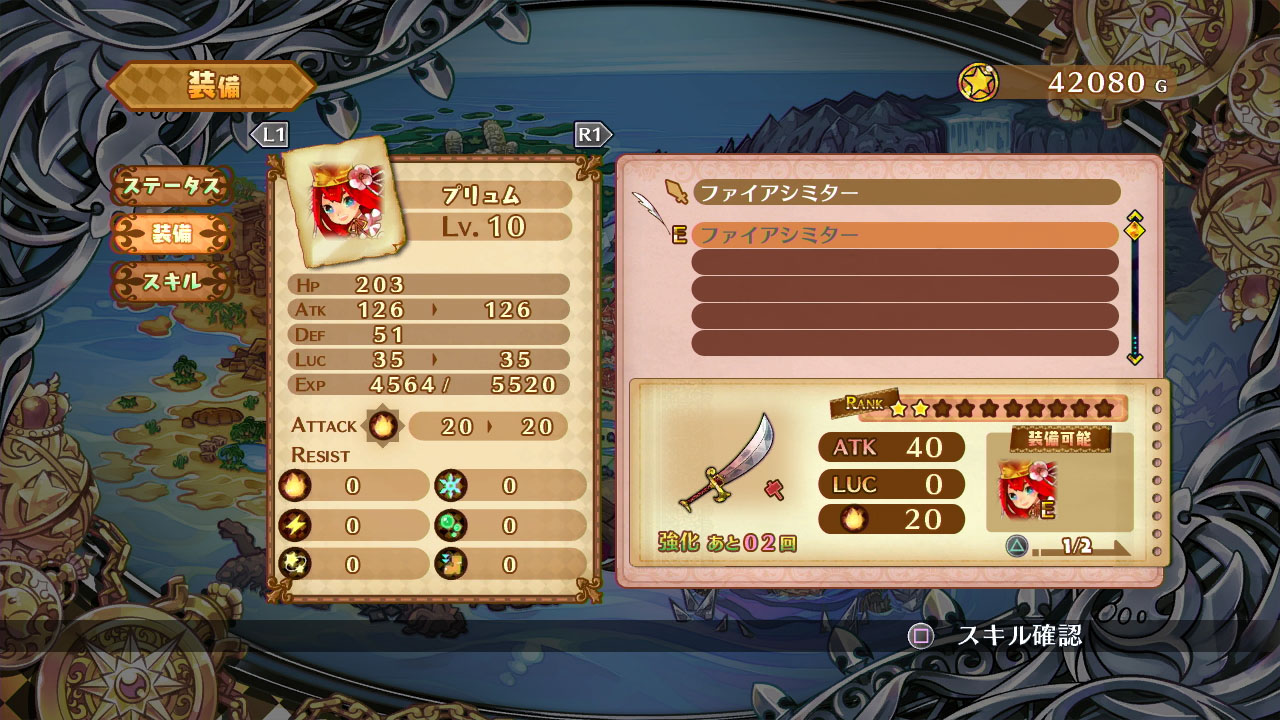
Task: Click the diamond scrollbar indicator
Action: point(1135,229)
